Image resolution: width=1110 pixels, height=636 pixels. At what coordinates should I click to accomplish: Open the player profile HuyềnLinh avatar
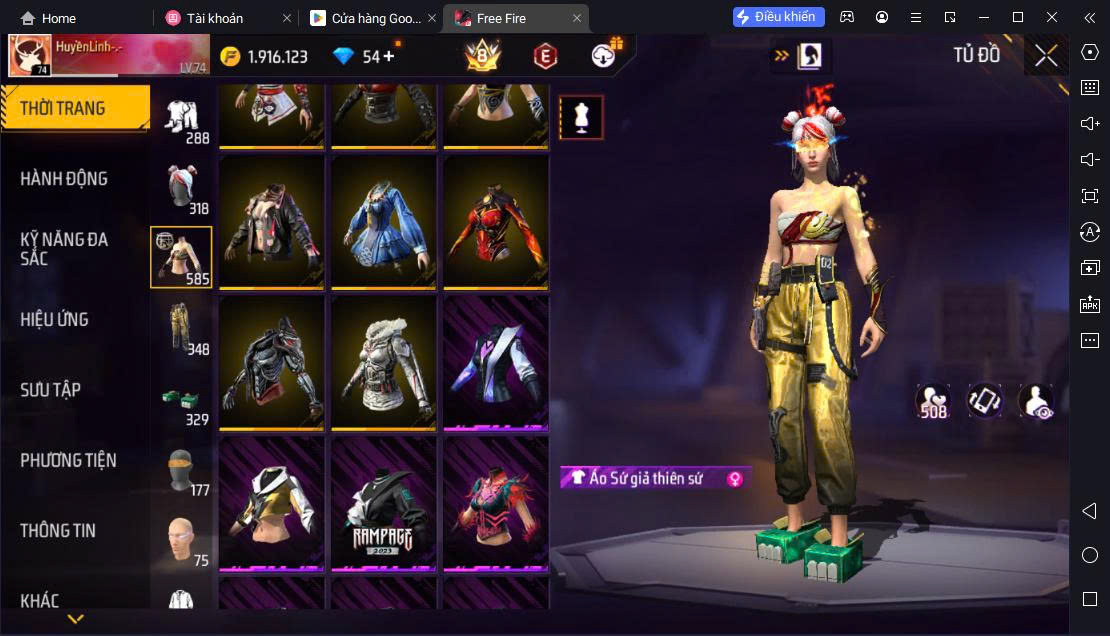tap(30, 56)
